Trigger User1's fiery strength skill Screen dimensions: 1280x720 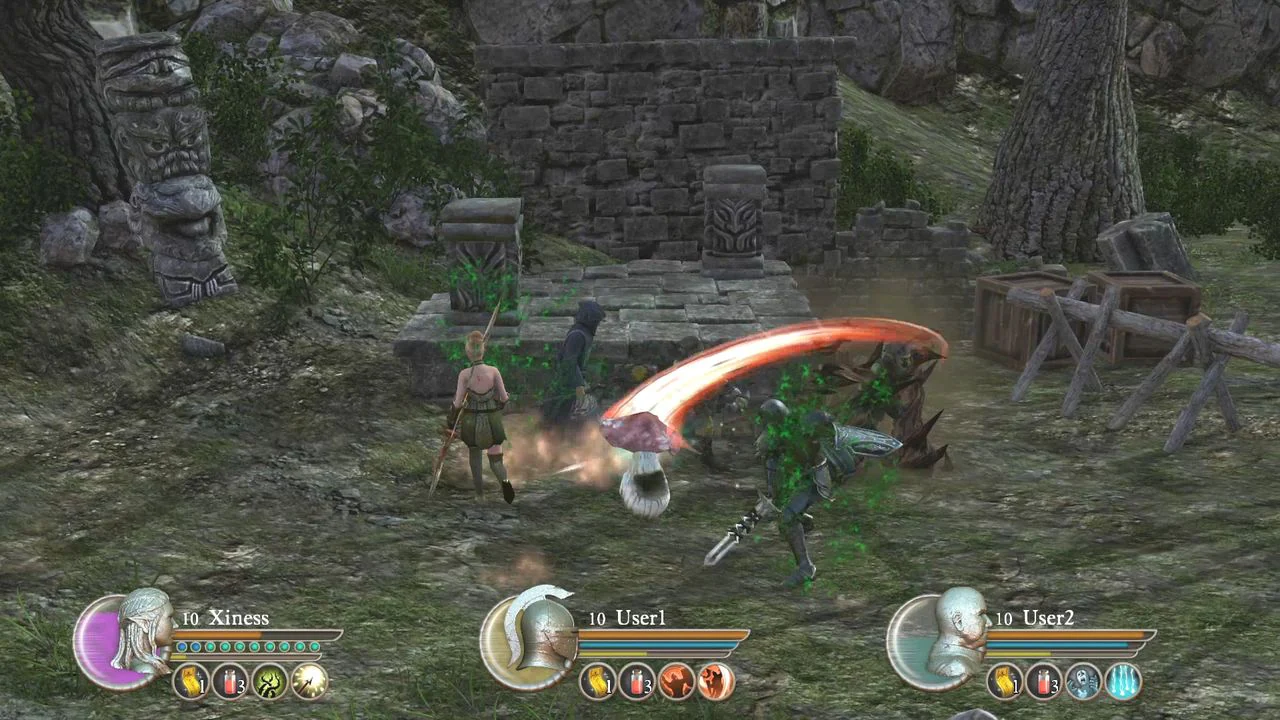point(675,681)
